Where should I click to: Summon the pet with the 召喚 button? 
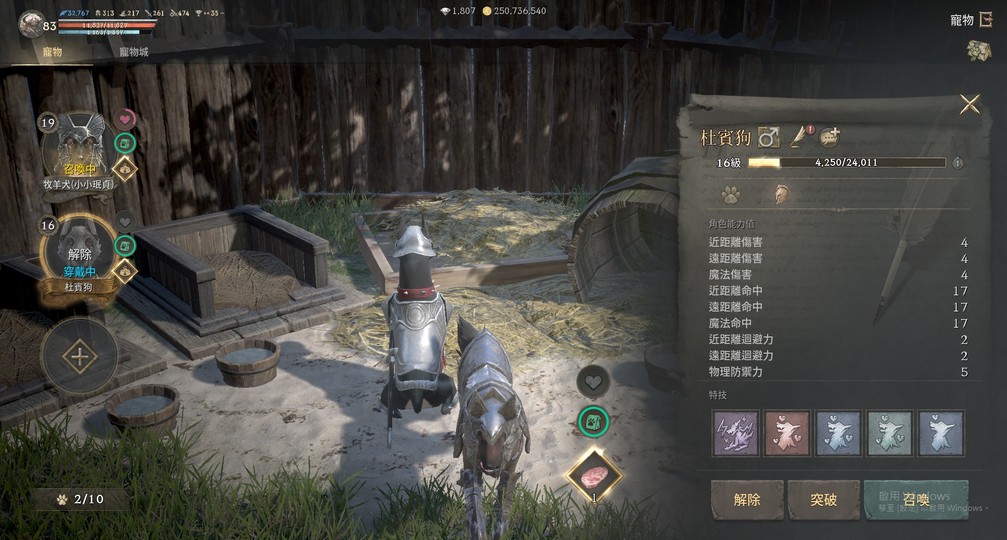pos(916,500)
